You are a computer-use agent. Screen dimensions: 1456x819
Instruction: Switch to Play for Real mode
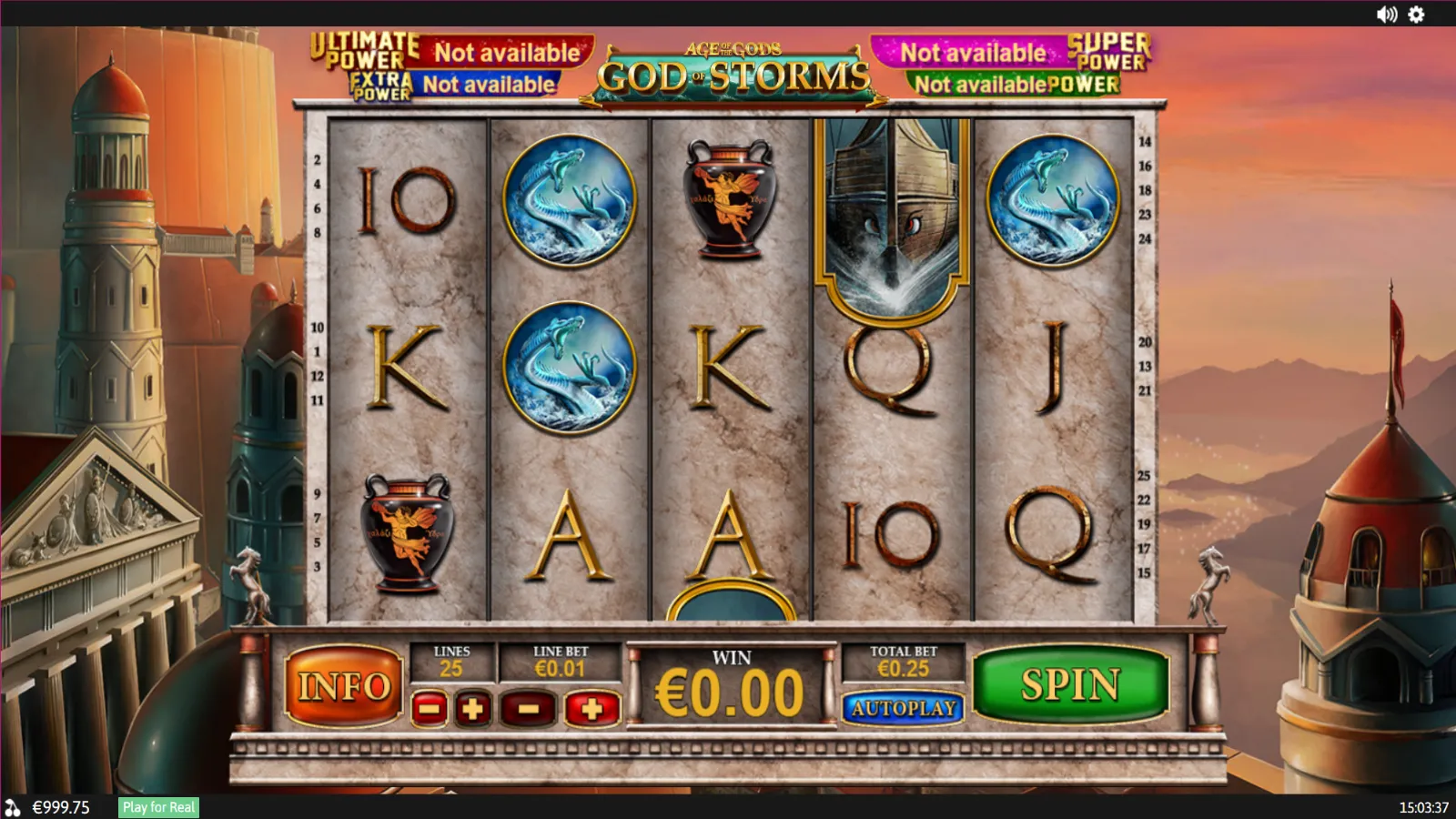(x=157, y=806)
